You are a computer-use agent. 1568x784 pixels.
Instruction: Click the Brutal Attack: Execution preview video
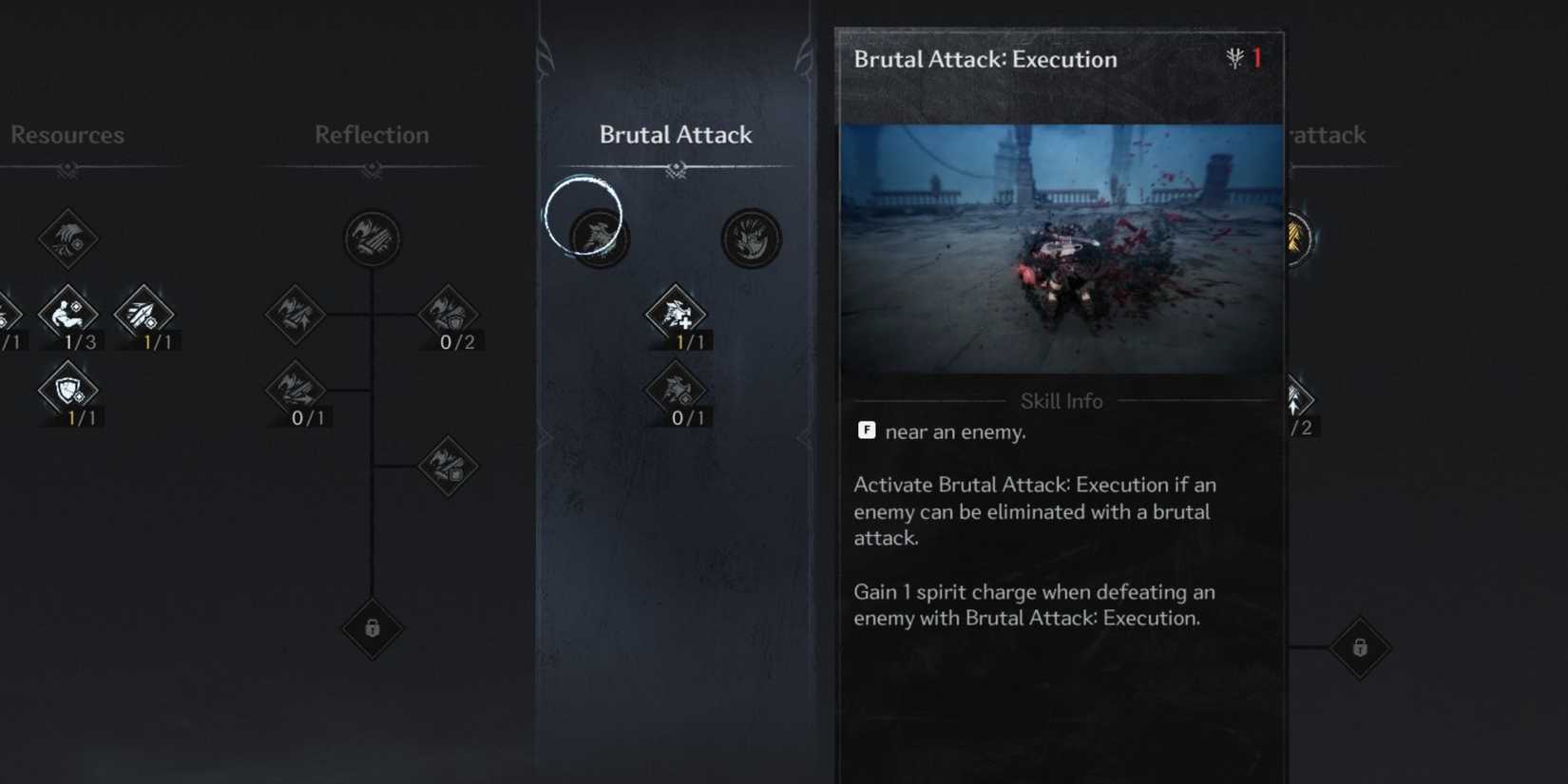tap(1061, 249)
